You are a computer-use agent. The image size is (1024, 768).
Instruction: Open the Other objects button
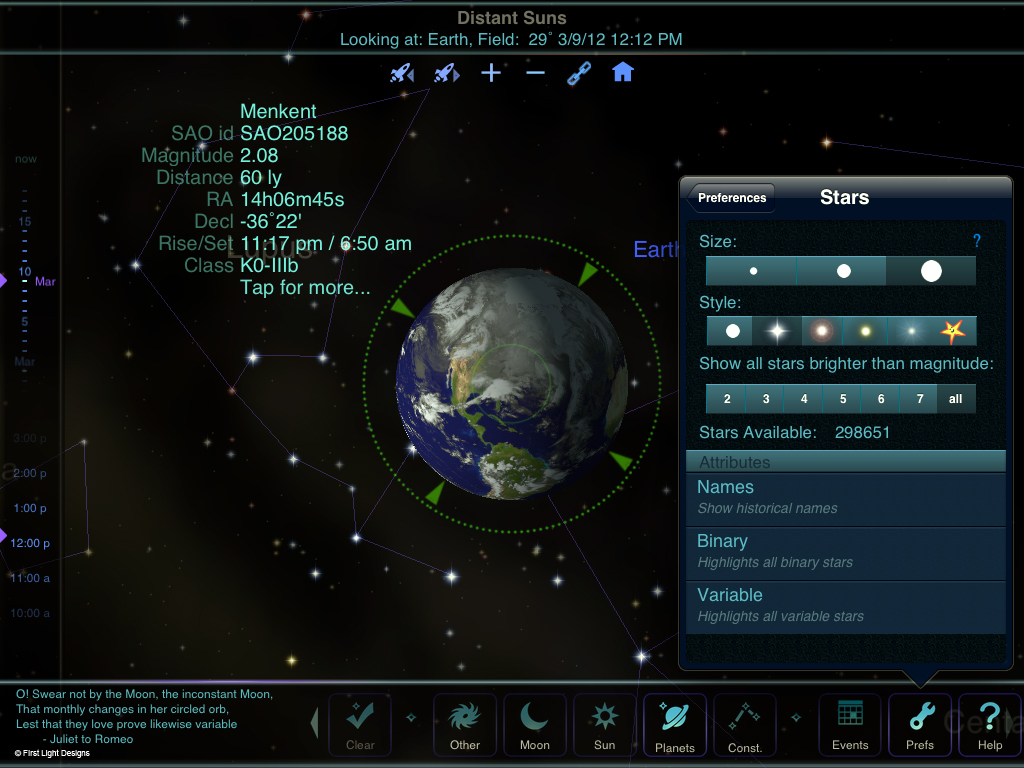[x=464, y=724]
